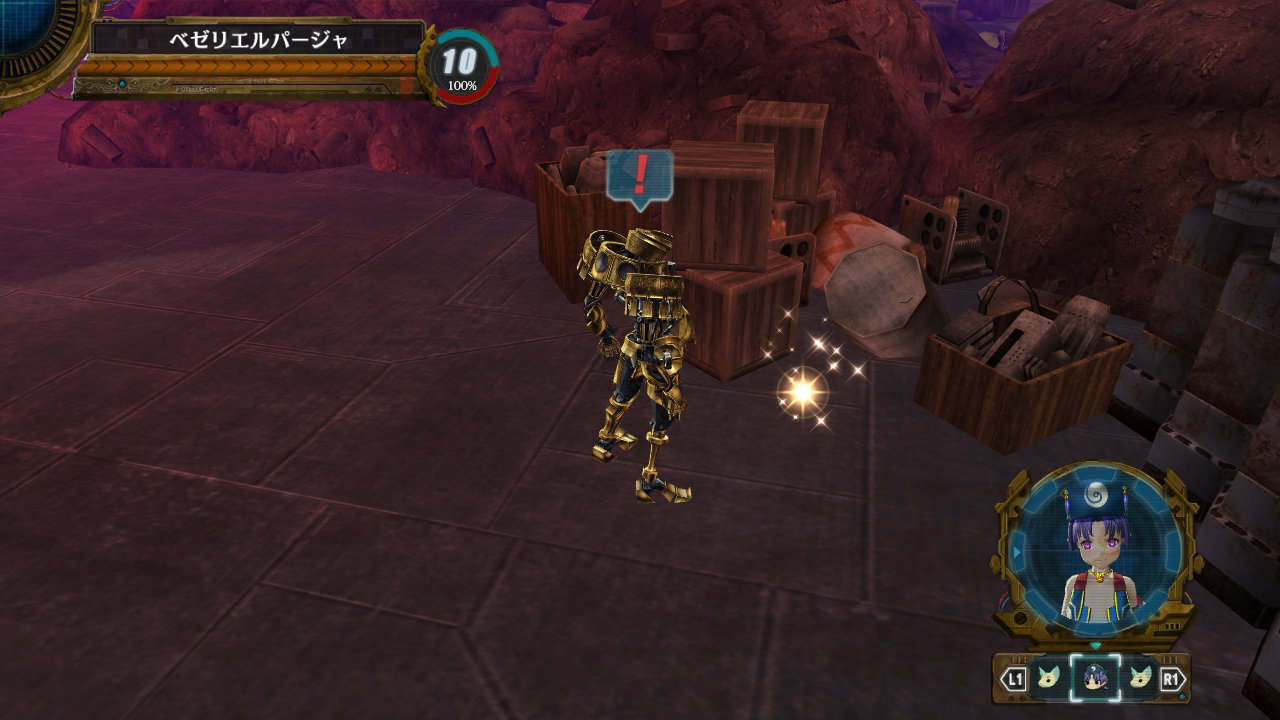This screenshot has height=720, width=1280.
Task: Switch to the fox-eared character icon beside R1
Action: [x=1140, y=679]
